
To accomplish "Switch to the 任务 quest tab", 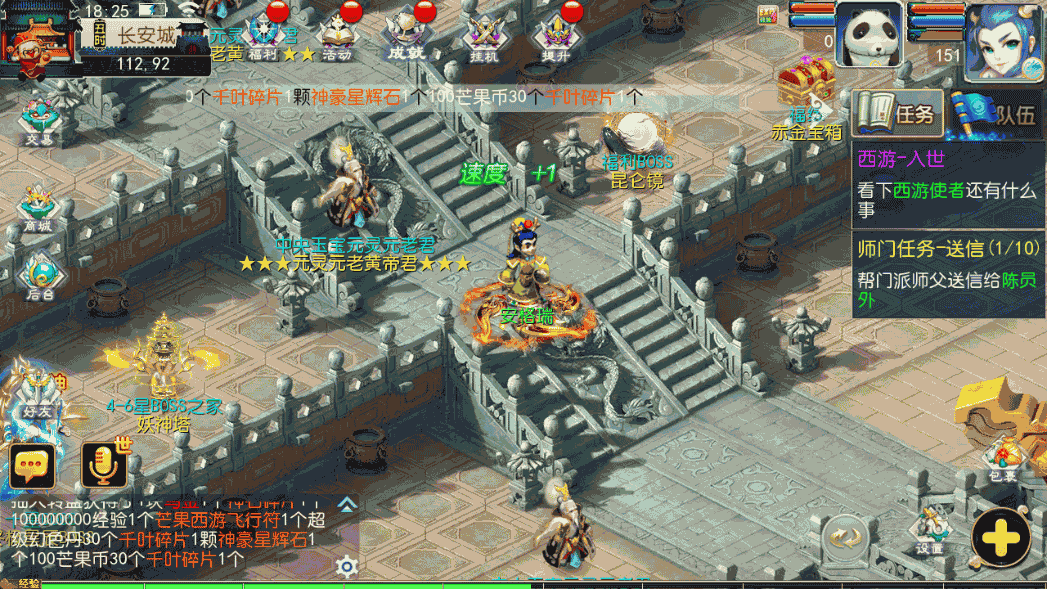I will [896, 113].
